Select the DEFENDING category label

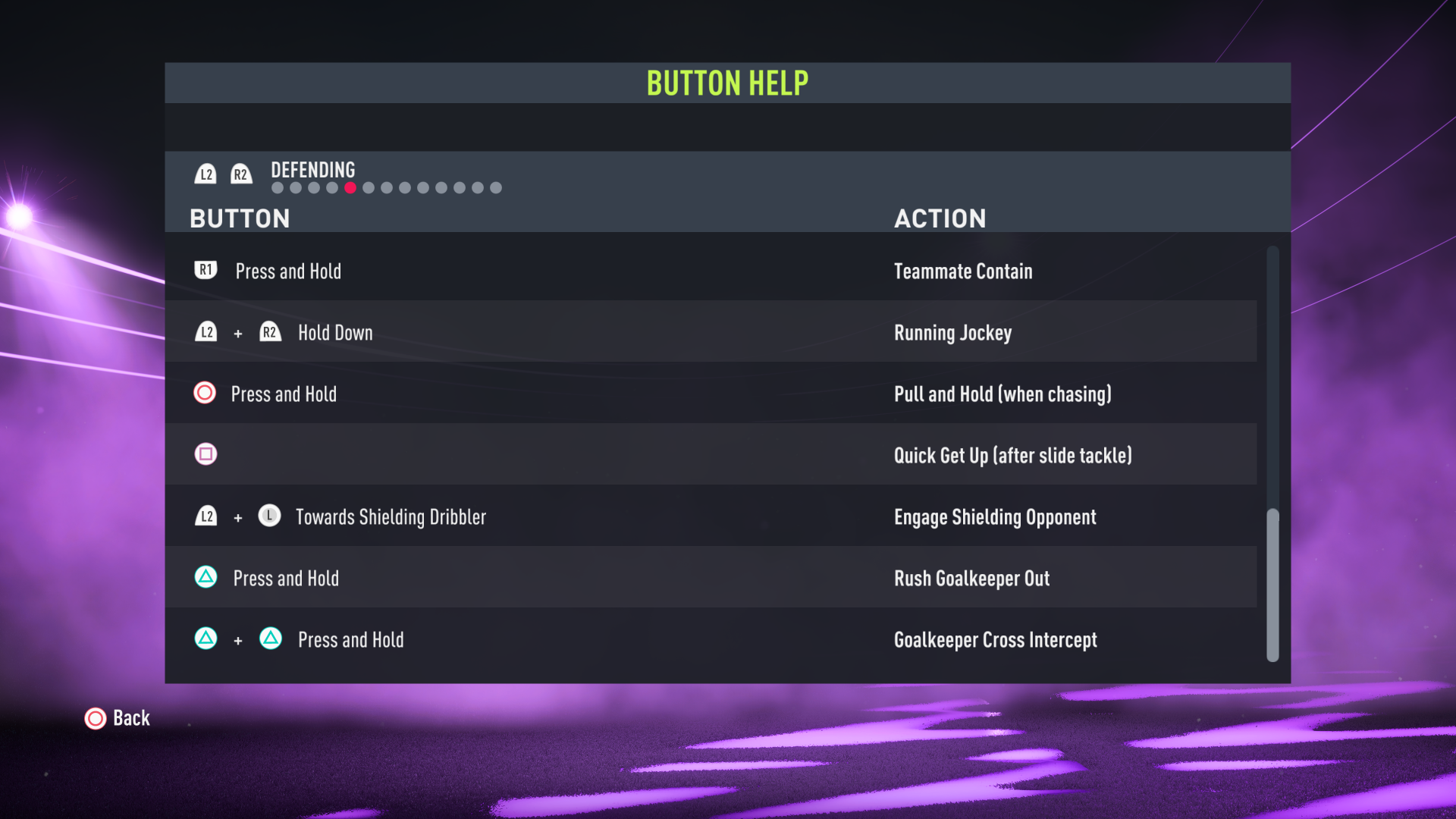point(312,170)
